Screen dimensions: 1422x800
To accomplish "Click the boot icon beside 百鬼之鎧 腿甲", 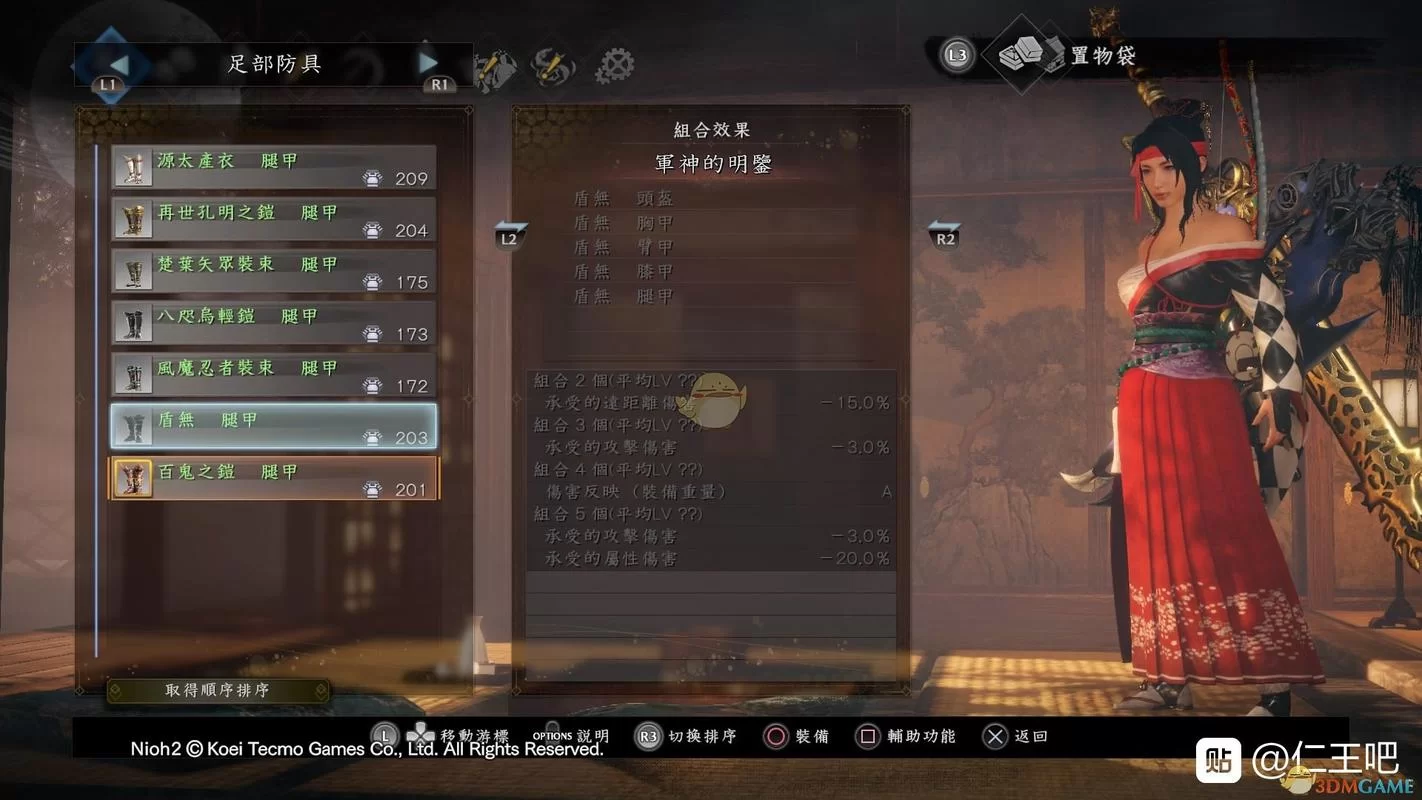I will coord(132,475).
